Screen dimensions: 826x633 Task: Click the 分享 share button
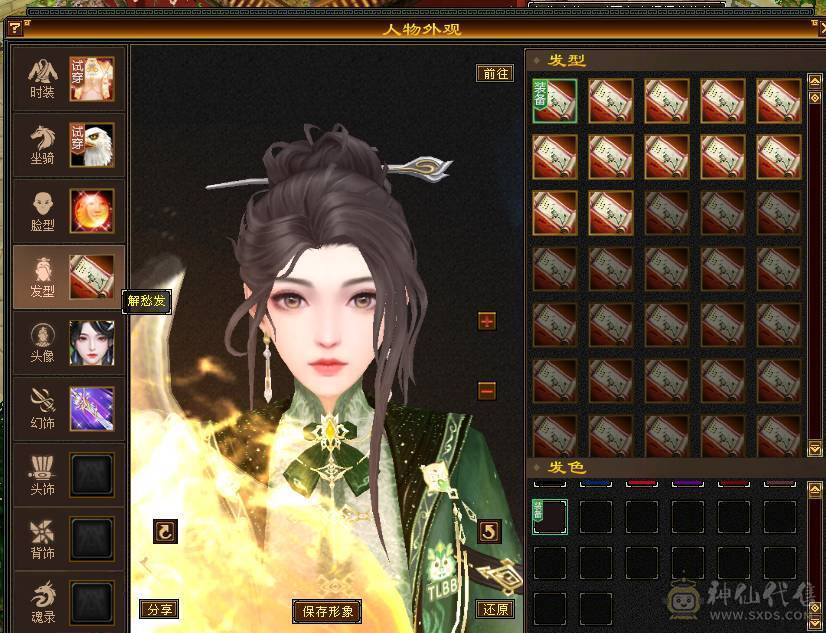[x=159, y=609]
